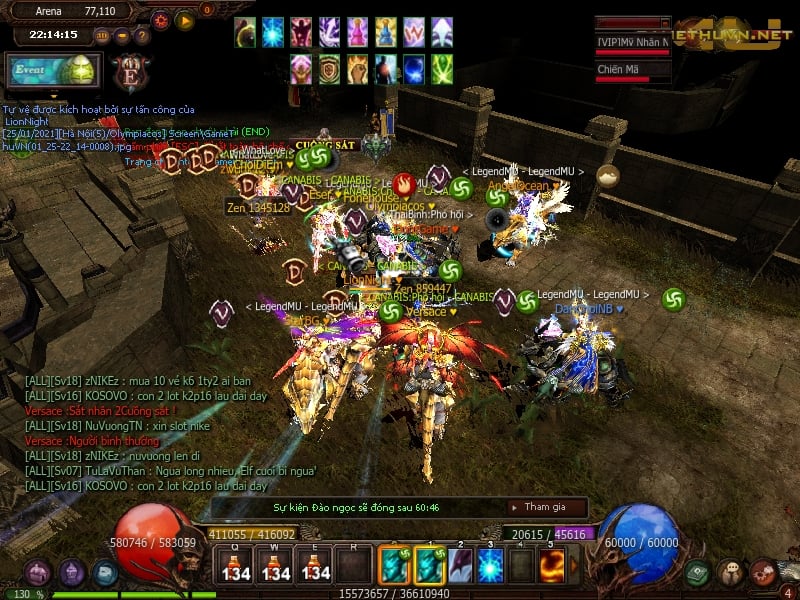Select the highlighted skill in slot 1
Viewport: 800px width, 600px height.
click(429, 566)
